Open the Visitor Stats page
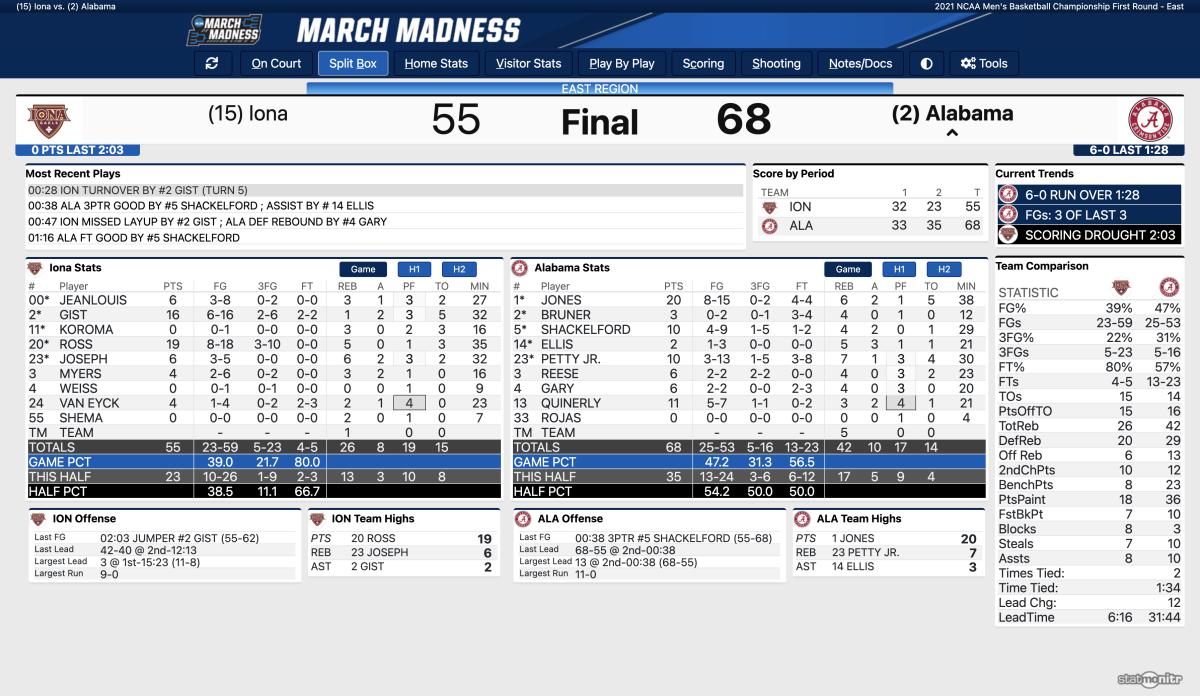This screenshot has width=1200, height=696. tap(529, 63)
